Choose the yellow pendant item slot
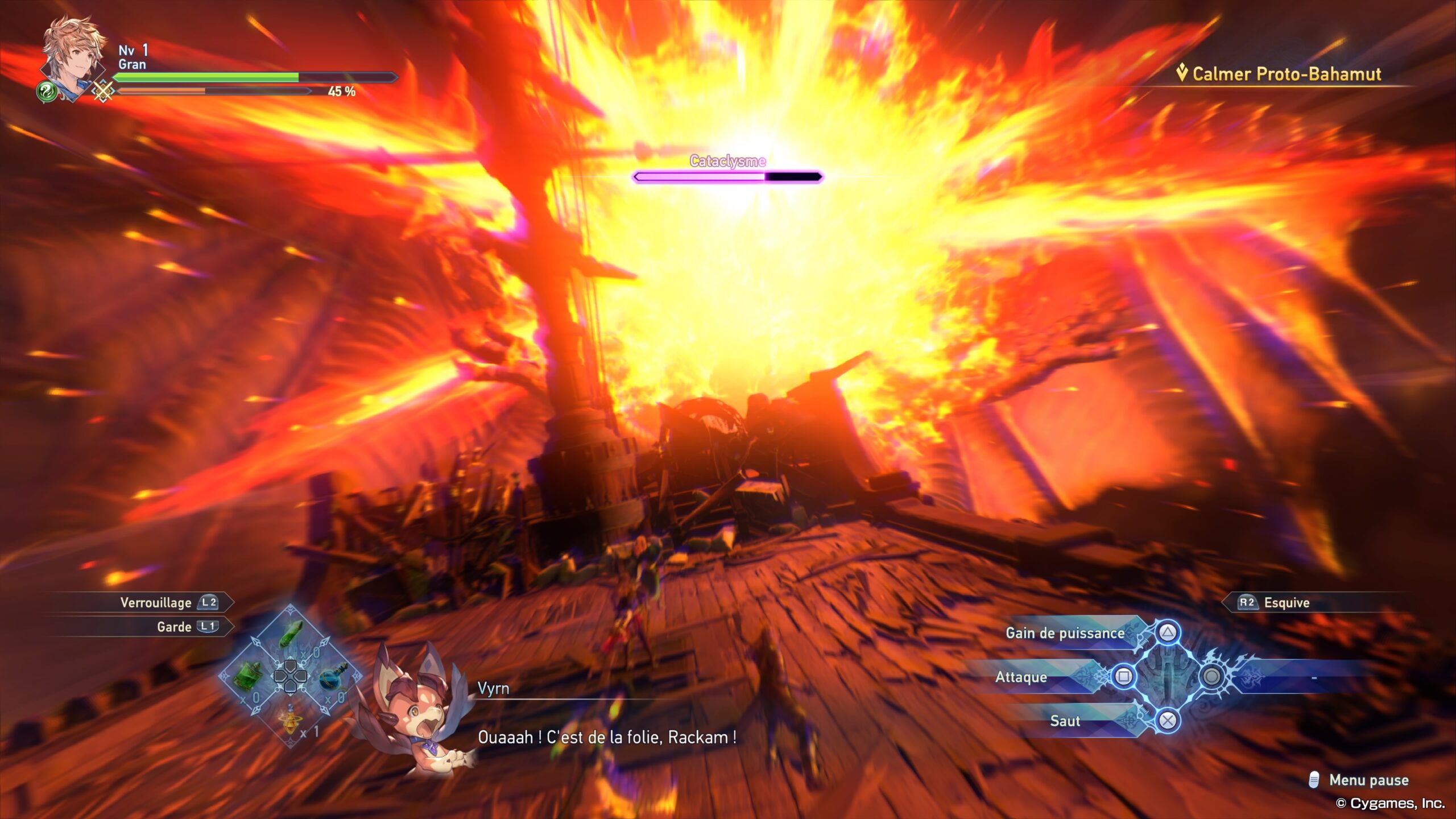1456x819 pixels. tap(291, 719)
